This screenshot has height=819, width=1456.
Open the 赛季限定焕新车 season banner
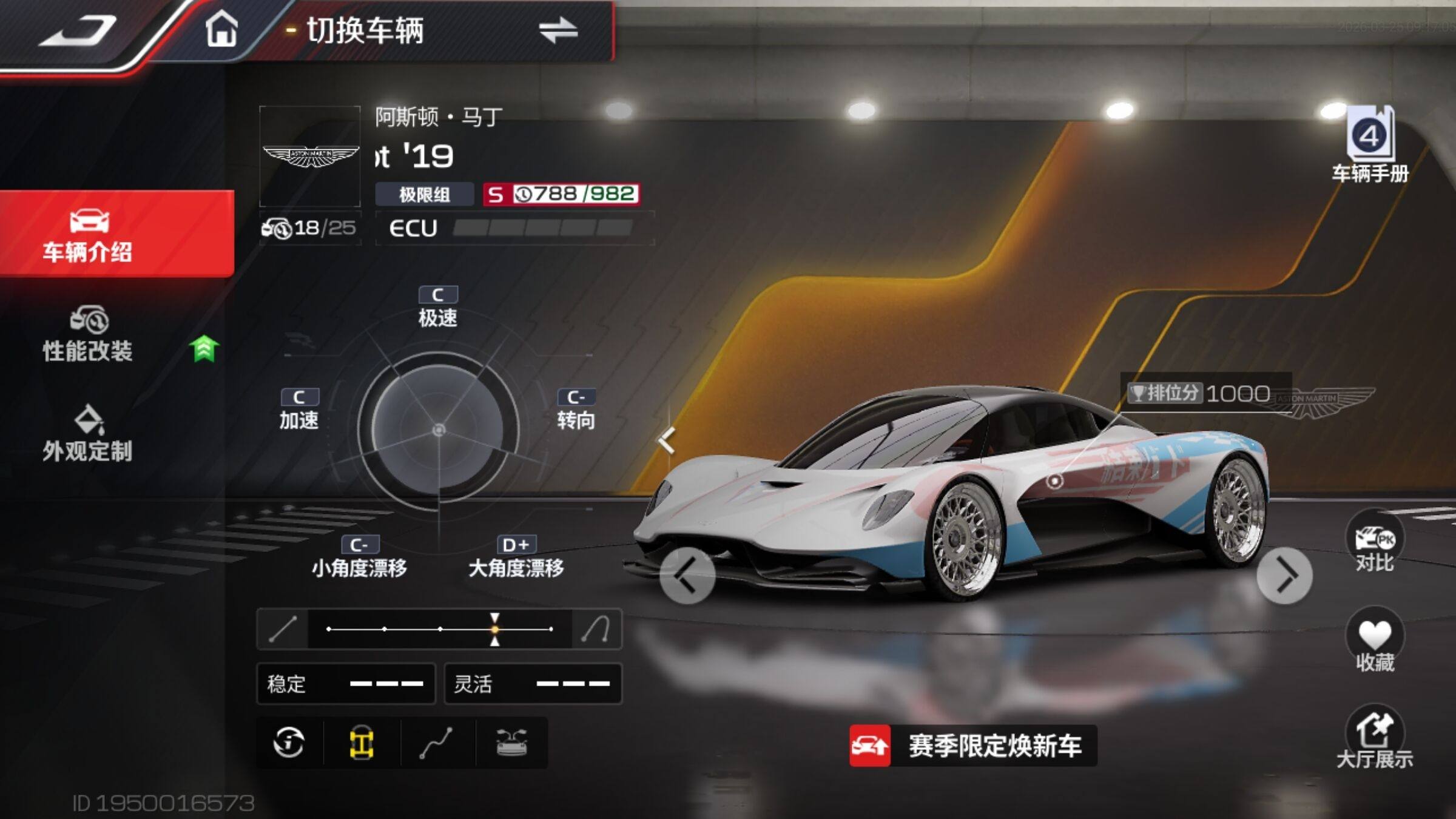point(972,746)
